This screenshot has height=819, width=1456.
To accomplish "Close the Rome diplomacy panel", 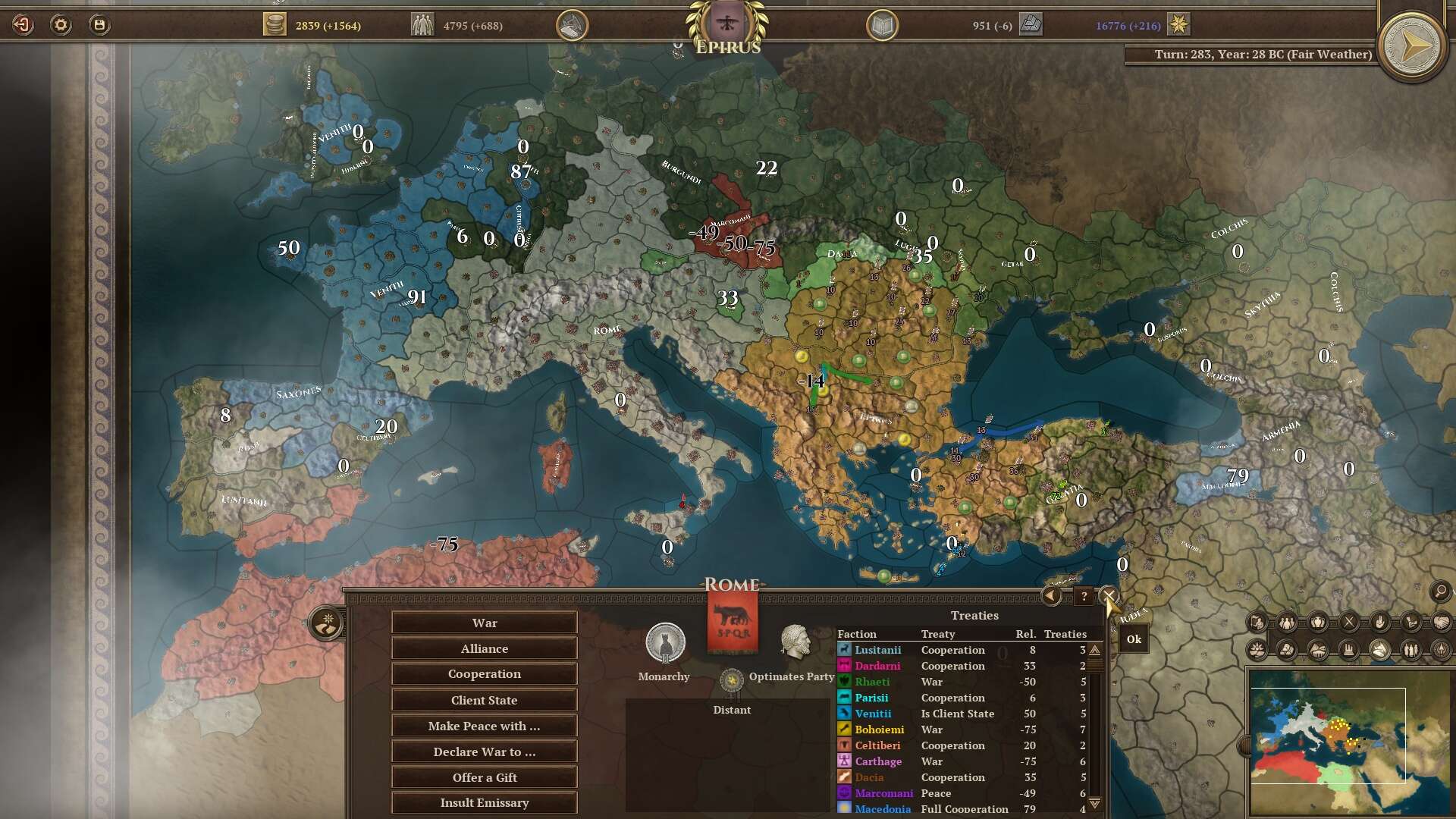I will pos(1109,596).
